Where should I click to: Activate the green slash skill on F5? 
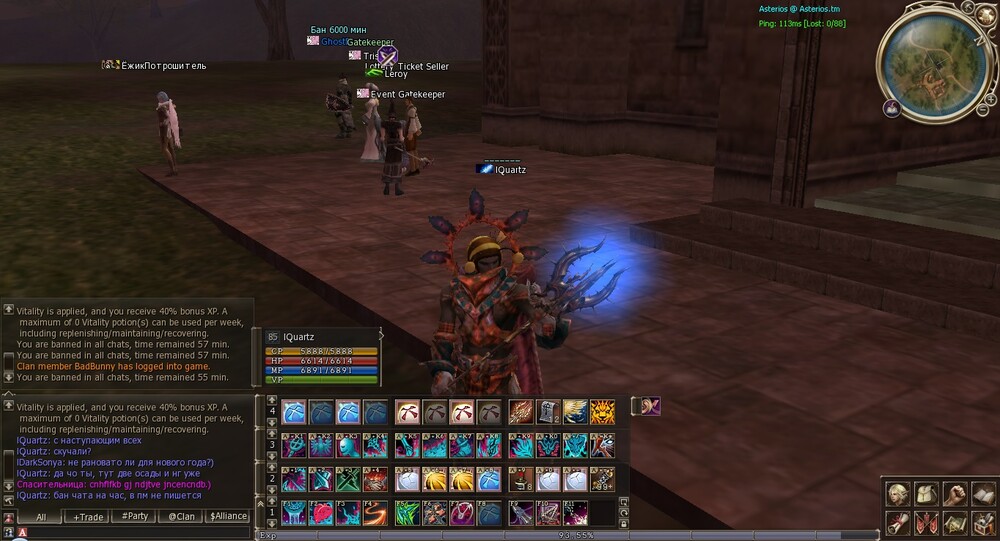pos(407,513)
